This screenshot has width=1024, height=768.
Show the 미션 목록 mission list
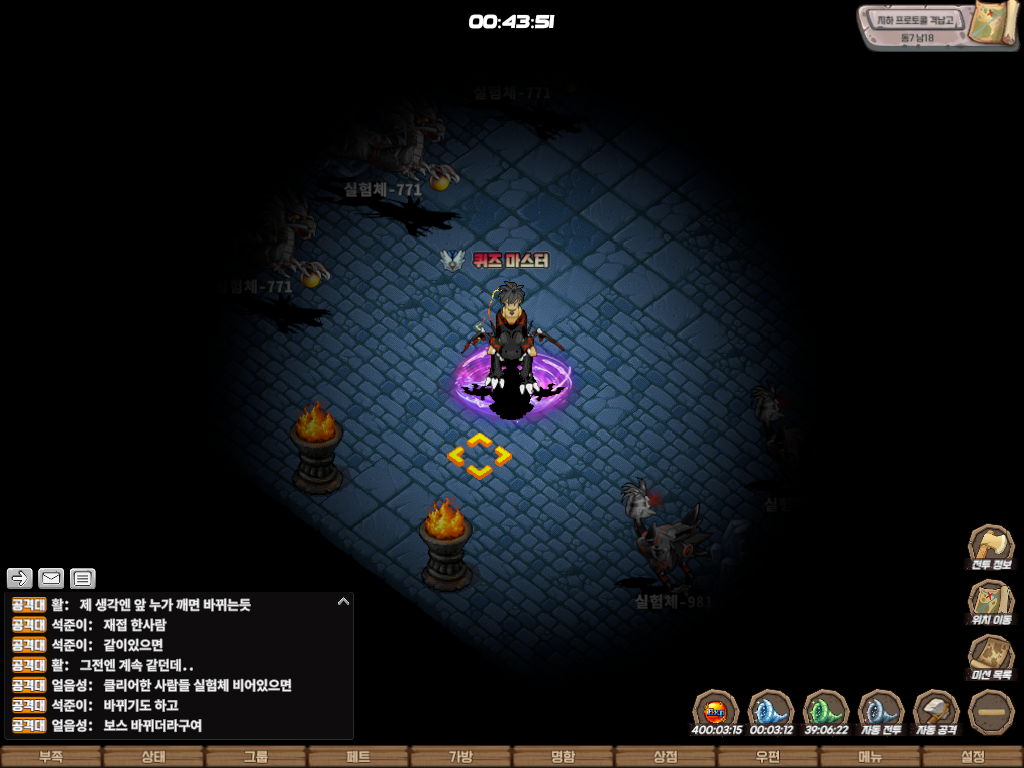point(991,658)
